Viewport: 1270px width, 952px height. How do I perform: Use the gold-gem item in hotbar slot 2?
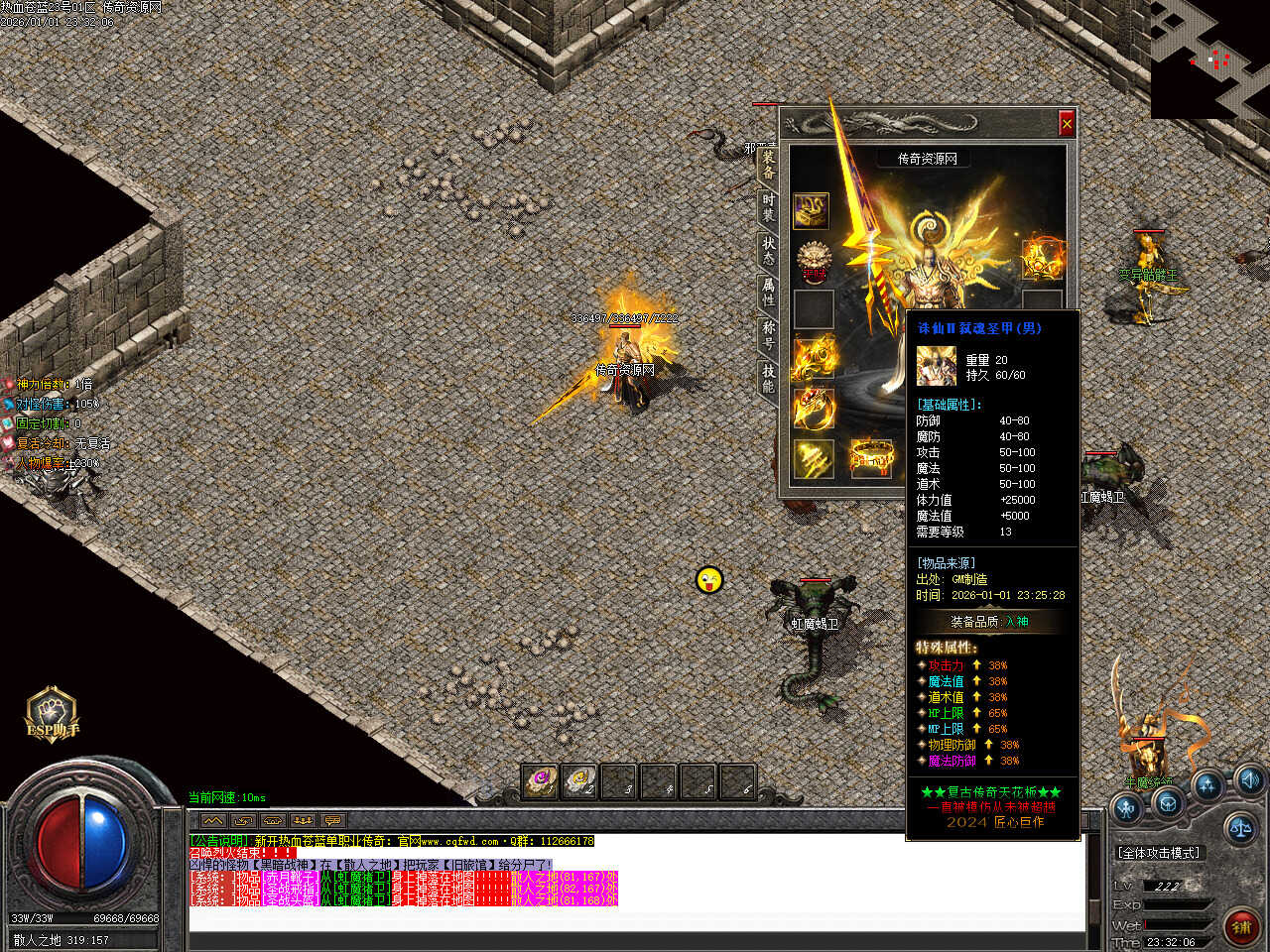579,780
